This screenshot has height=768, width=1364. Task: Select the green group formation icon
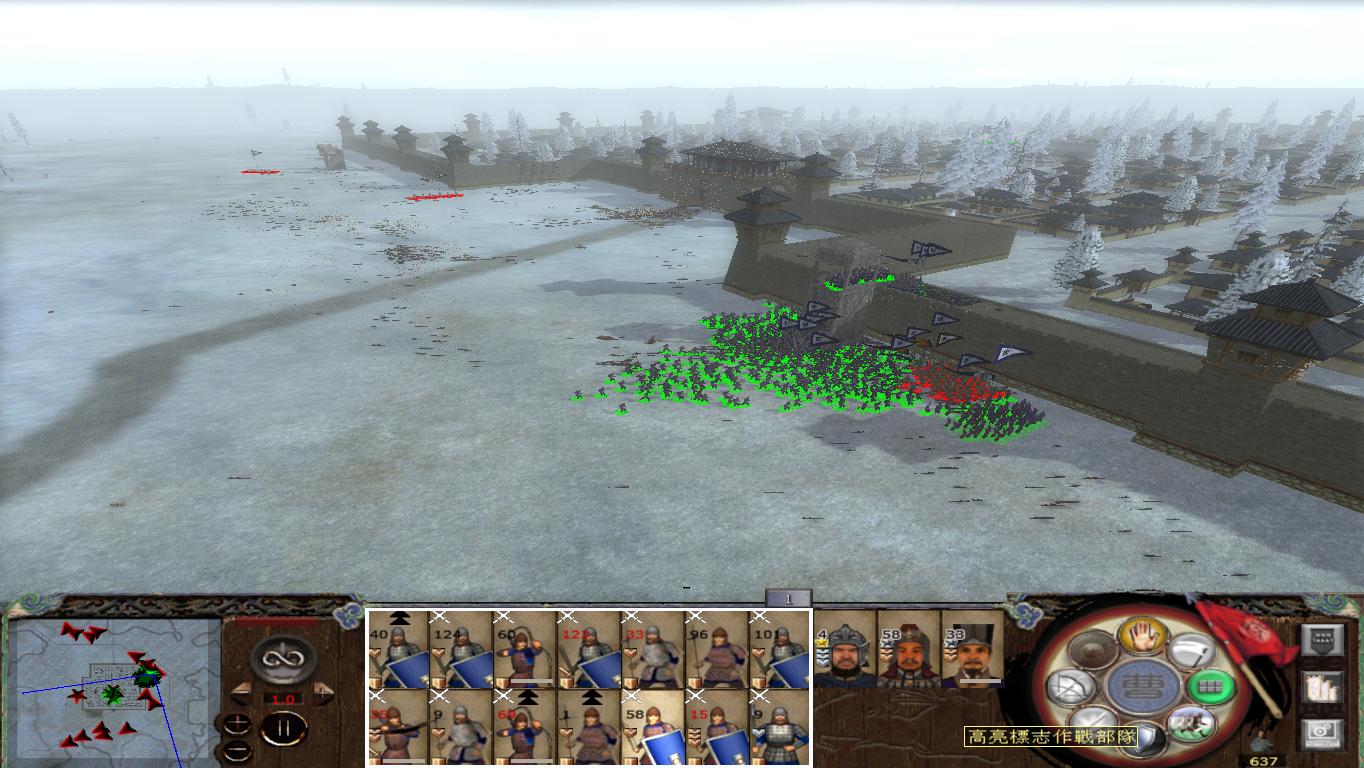tap(1210, 685)
